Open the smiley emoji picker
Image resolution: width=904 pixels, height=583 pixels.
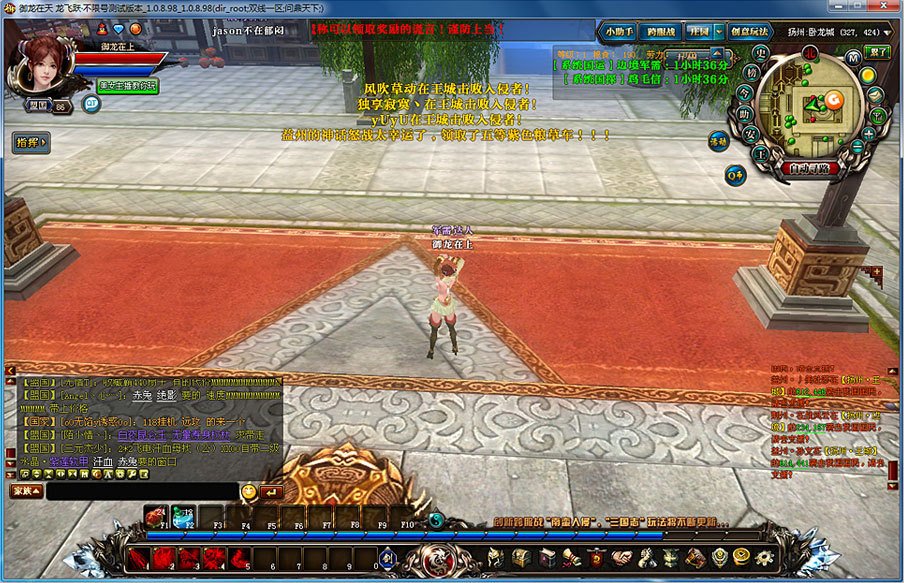[x=249, y=491]
